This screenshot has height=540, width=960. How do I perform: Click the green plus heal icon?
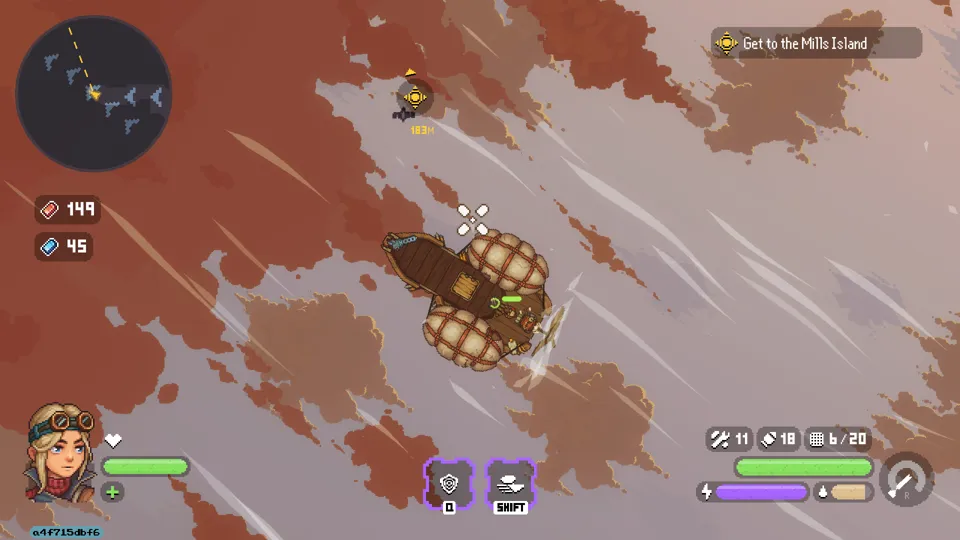pos(113,492)
